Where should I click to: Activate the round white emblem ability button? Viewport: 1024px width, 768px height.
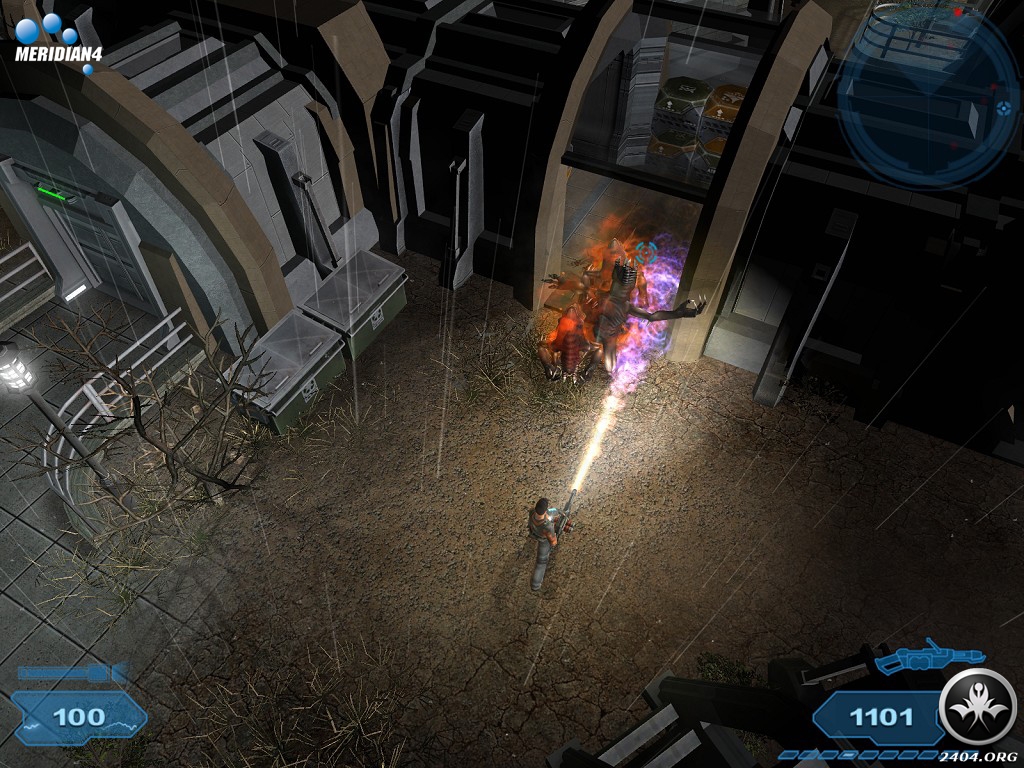tap(978, 707)
